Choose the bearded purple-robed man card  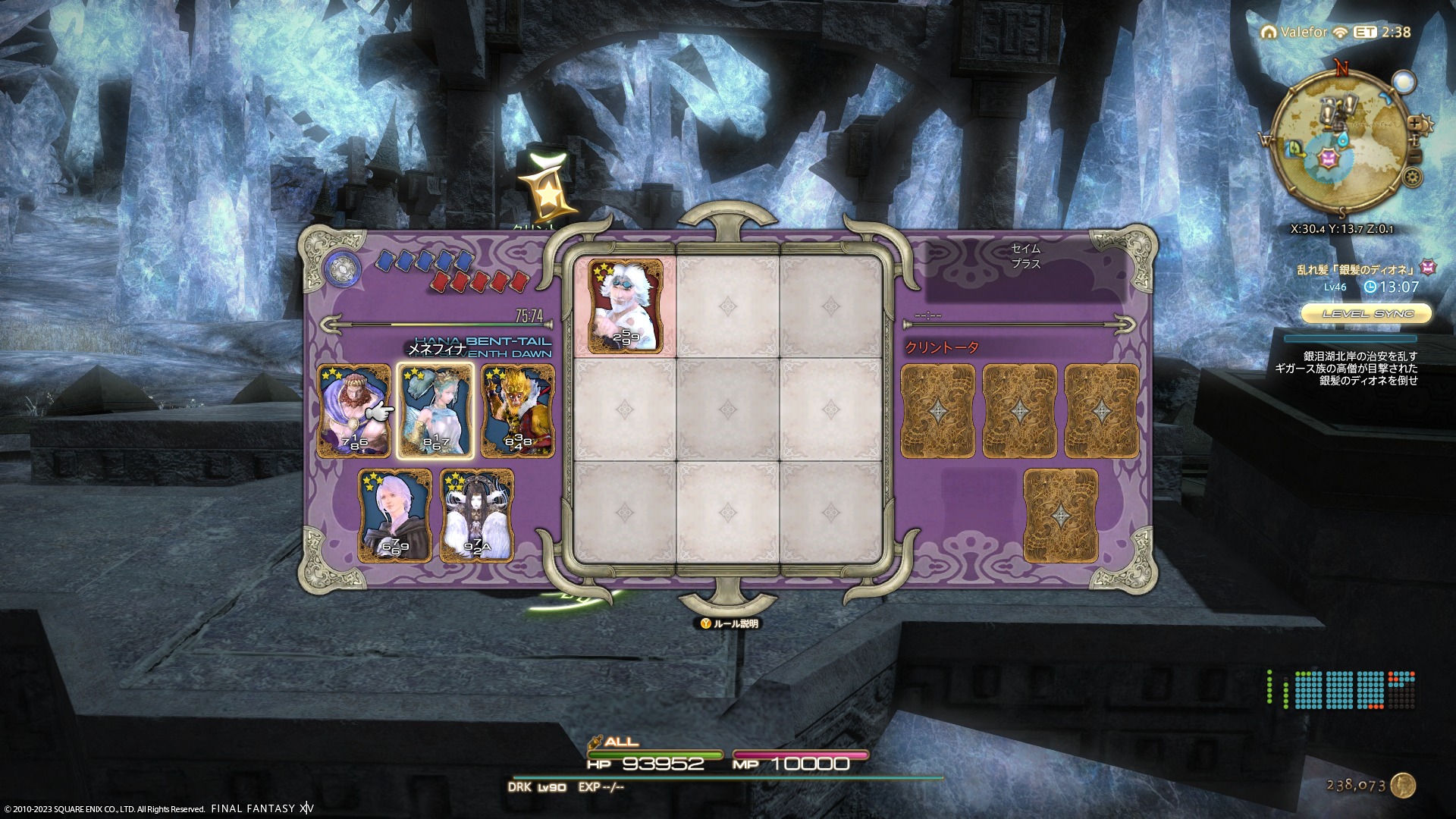tap(353, 410)
